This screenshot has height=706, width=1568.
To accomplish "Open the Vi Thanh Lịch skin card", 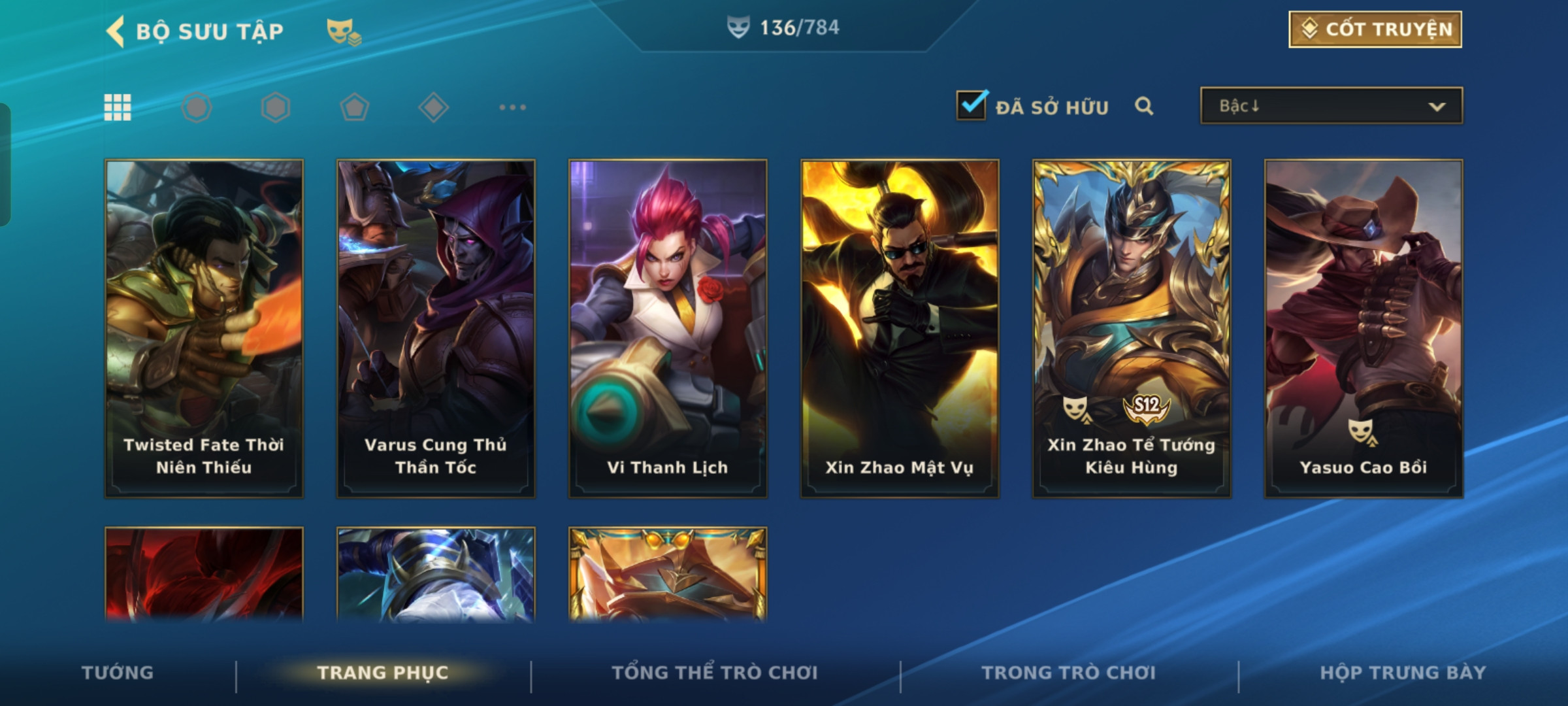I will [668, 328].
